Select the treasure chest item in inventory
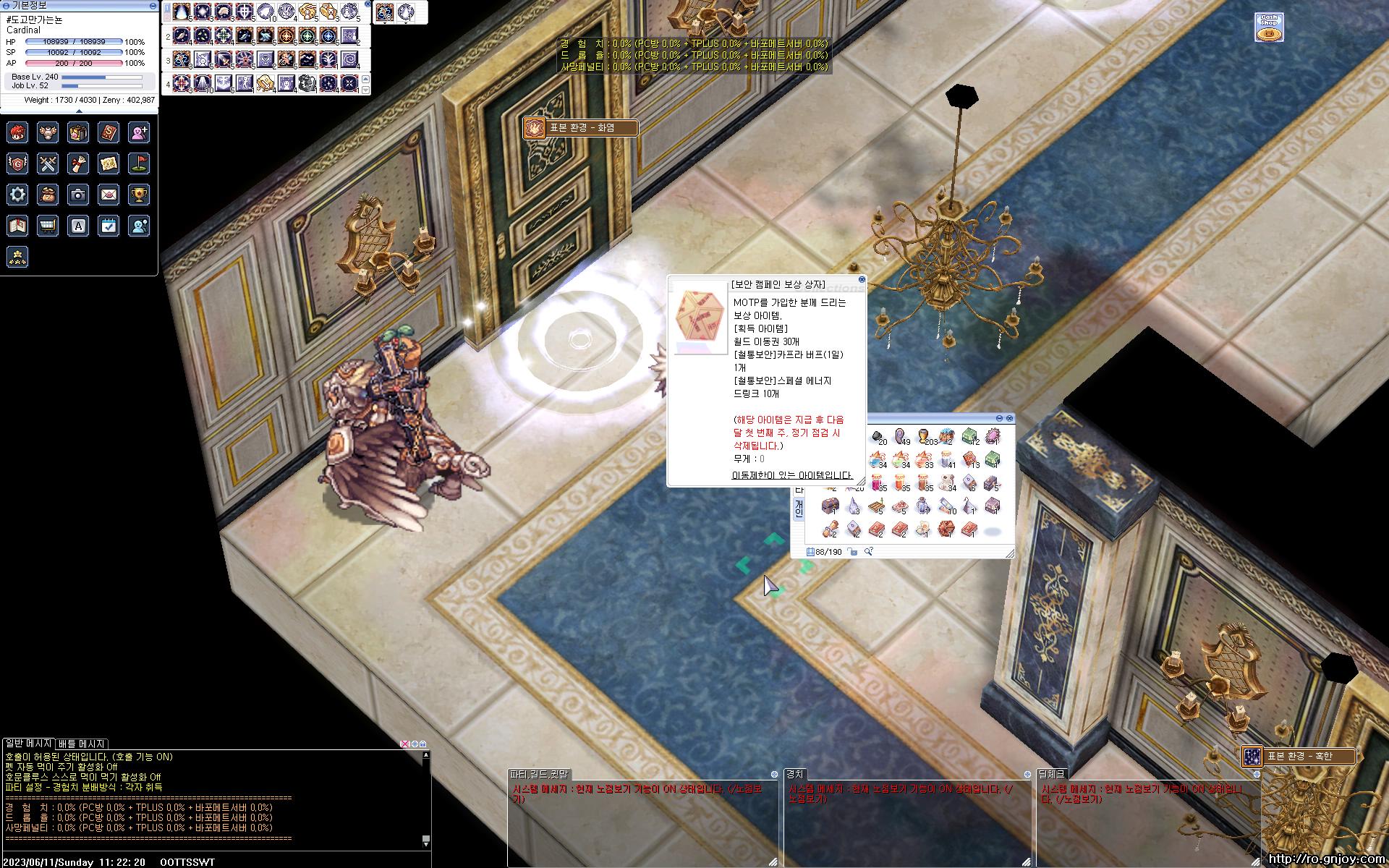The width and height of the screenshot is (1389, 868). point(831,506)
